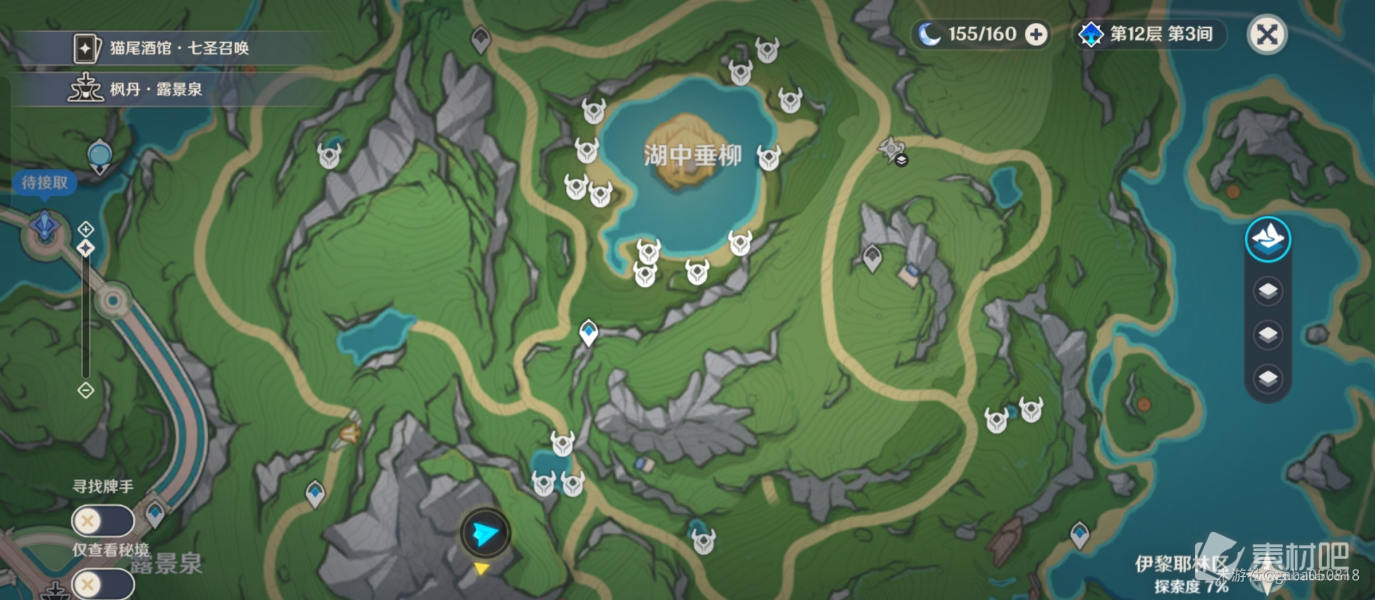
Task: Select the highlighted surface layer button
Action: pos(1268,240)
